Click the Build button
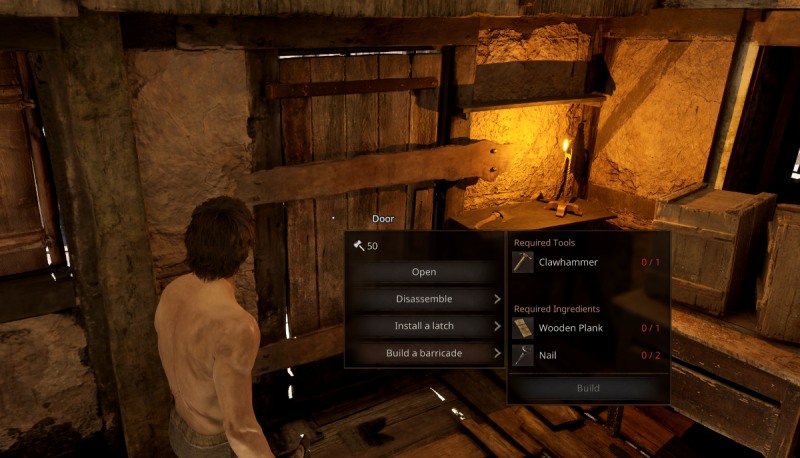Screen dimensions: 800x458 click(x=588, y=388)
